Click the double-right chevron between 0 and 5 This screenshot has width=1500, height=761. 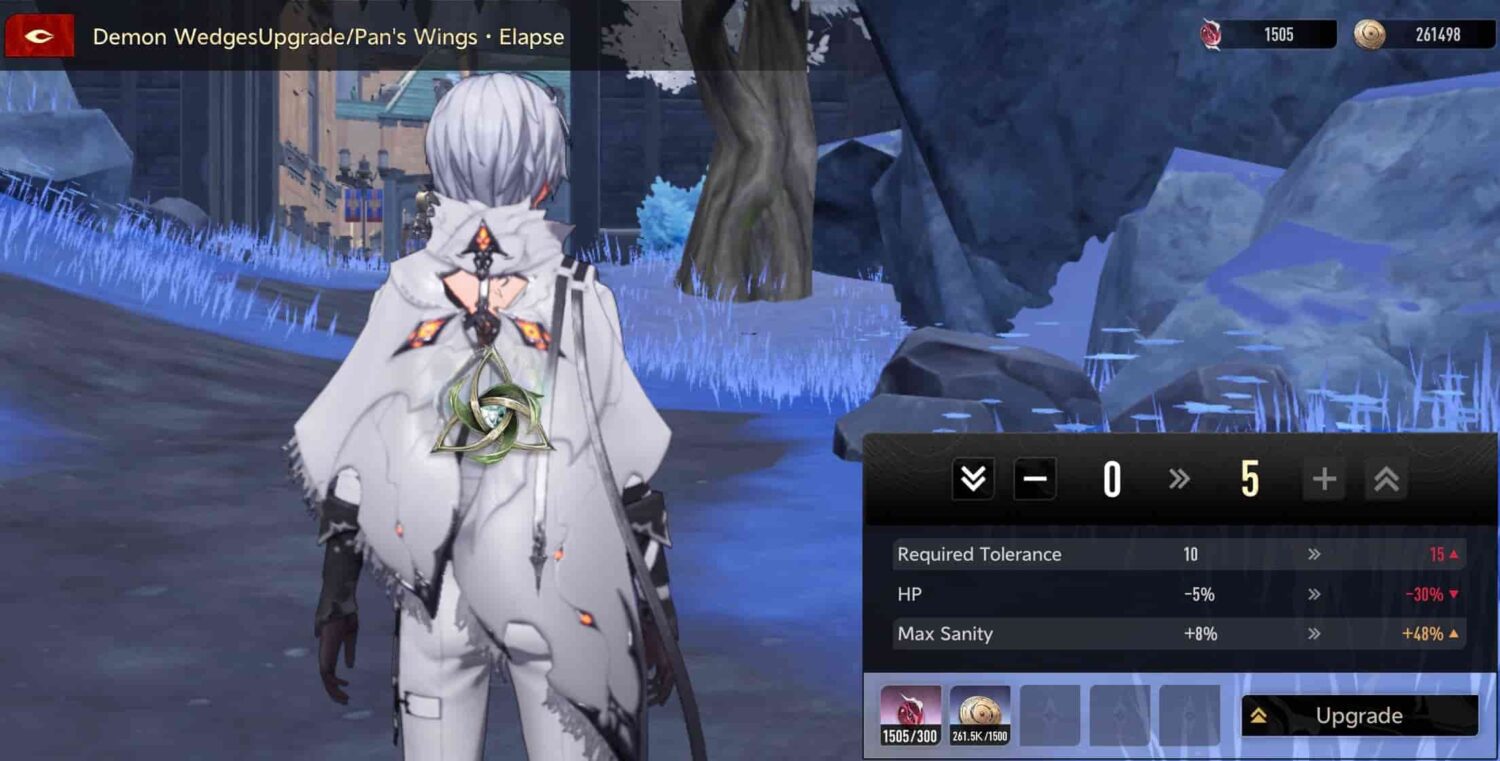point(1179,478)
